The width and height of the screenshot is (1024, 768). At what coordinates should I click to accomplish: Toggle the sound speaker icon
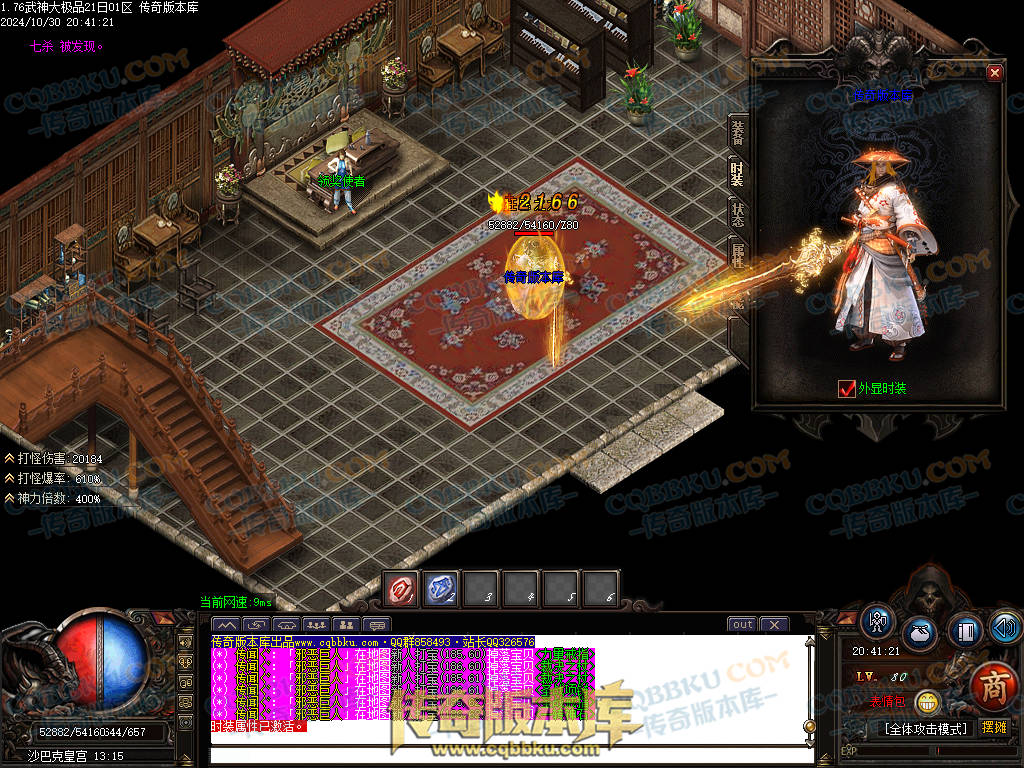click(x=1004, y=628)
